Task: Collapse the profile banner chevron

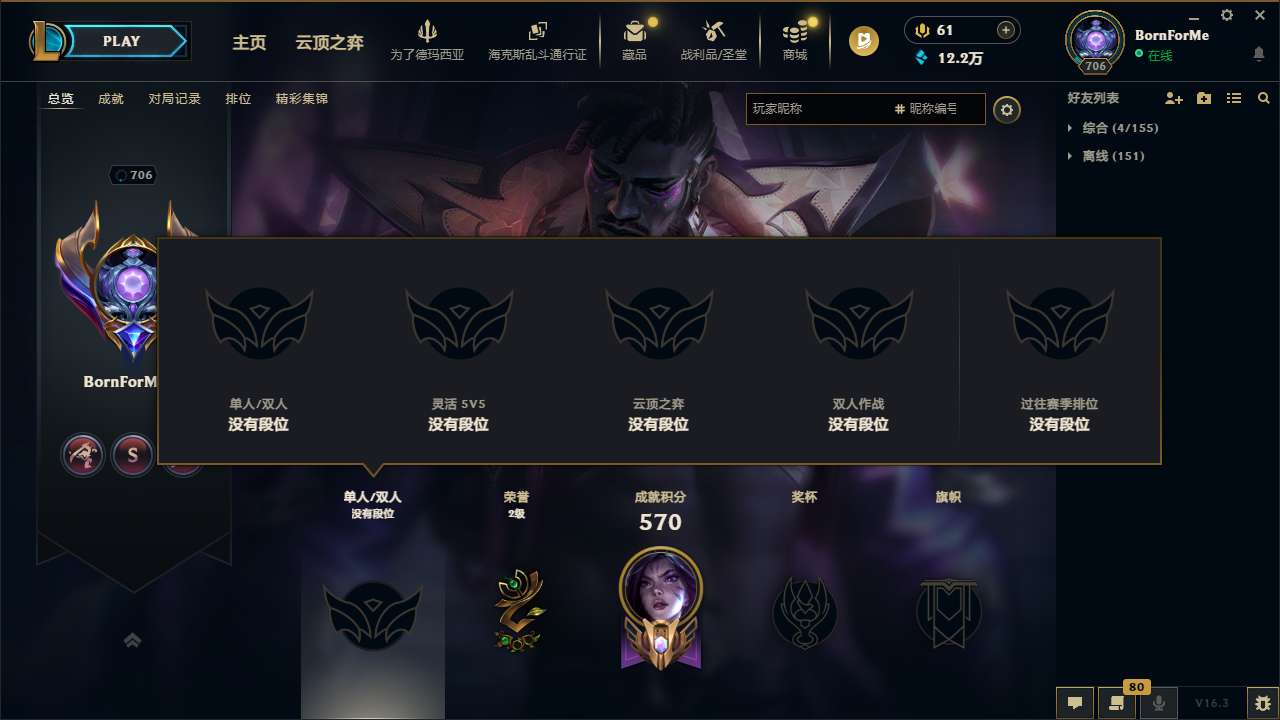Action: click(x=133, y=640)
